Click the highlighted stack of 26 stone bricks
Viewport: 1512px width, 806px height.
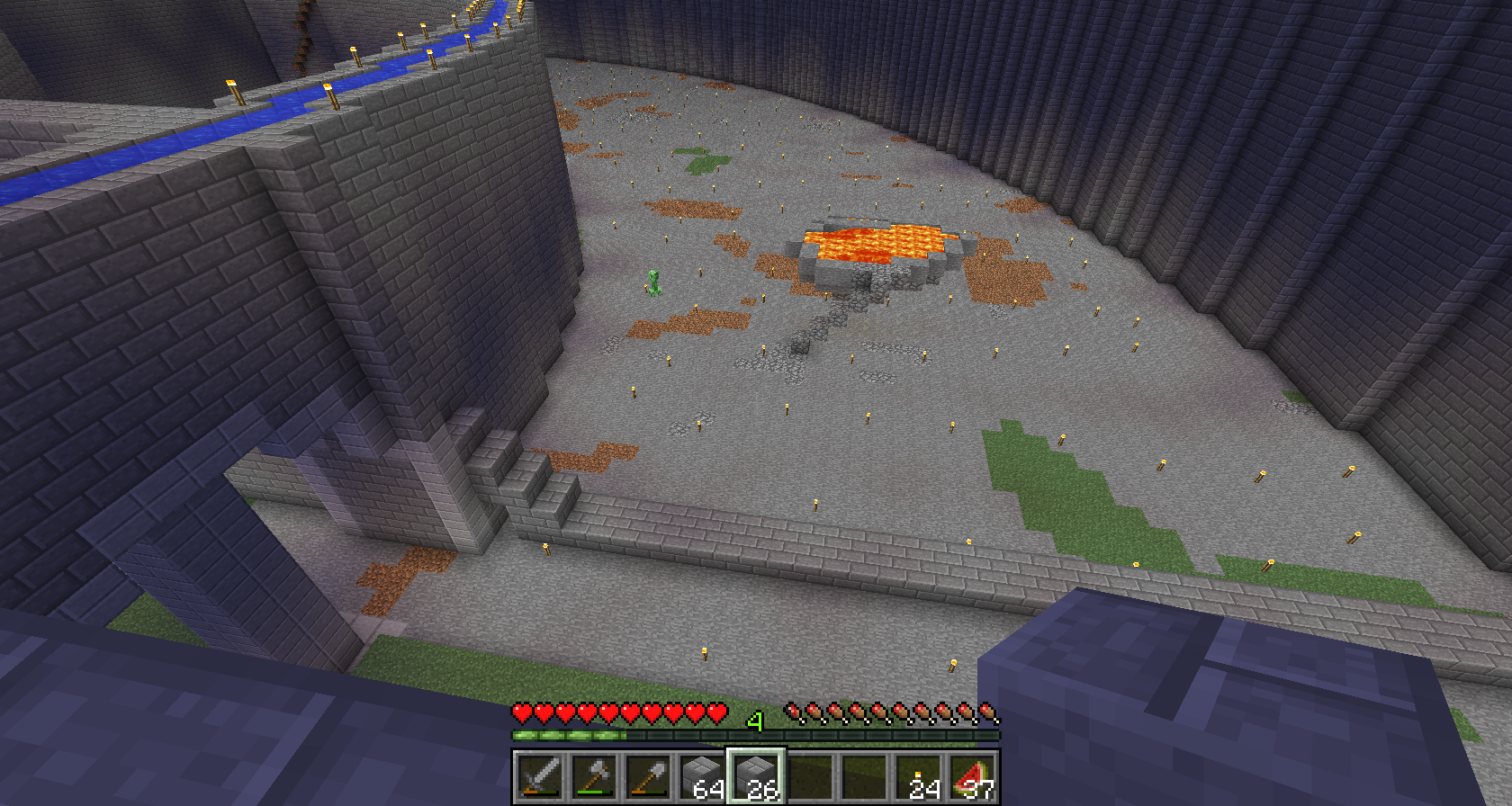tap(756, 776)
